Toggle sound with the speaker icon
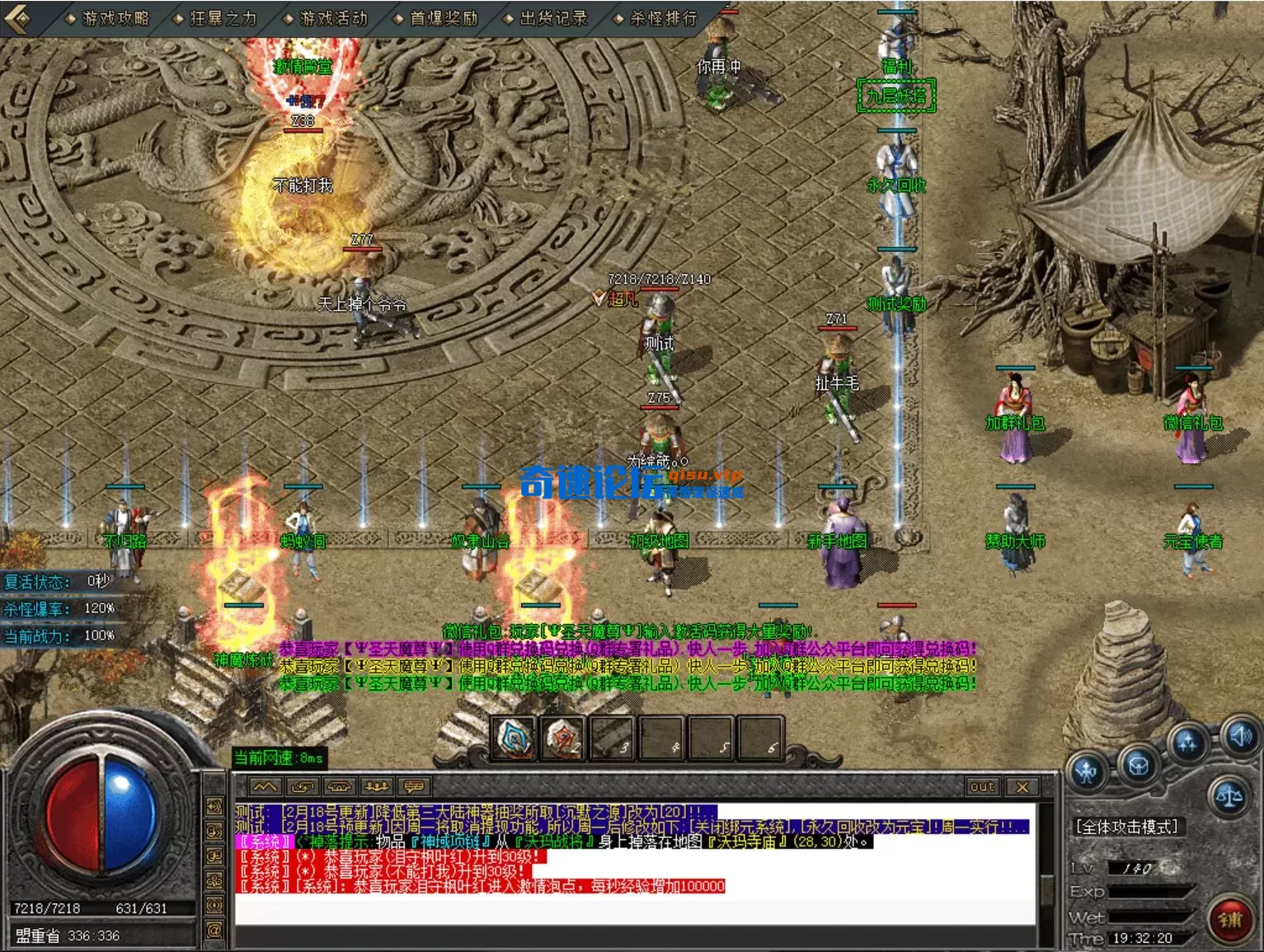The width and height of the screenshot is (1264, 952). tap(1239, 735)
